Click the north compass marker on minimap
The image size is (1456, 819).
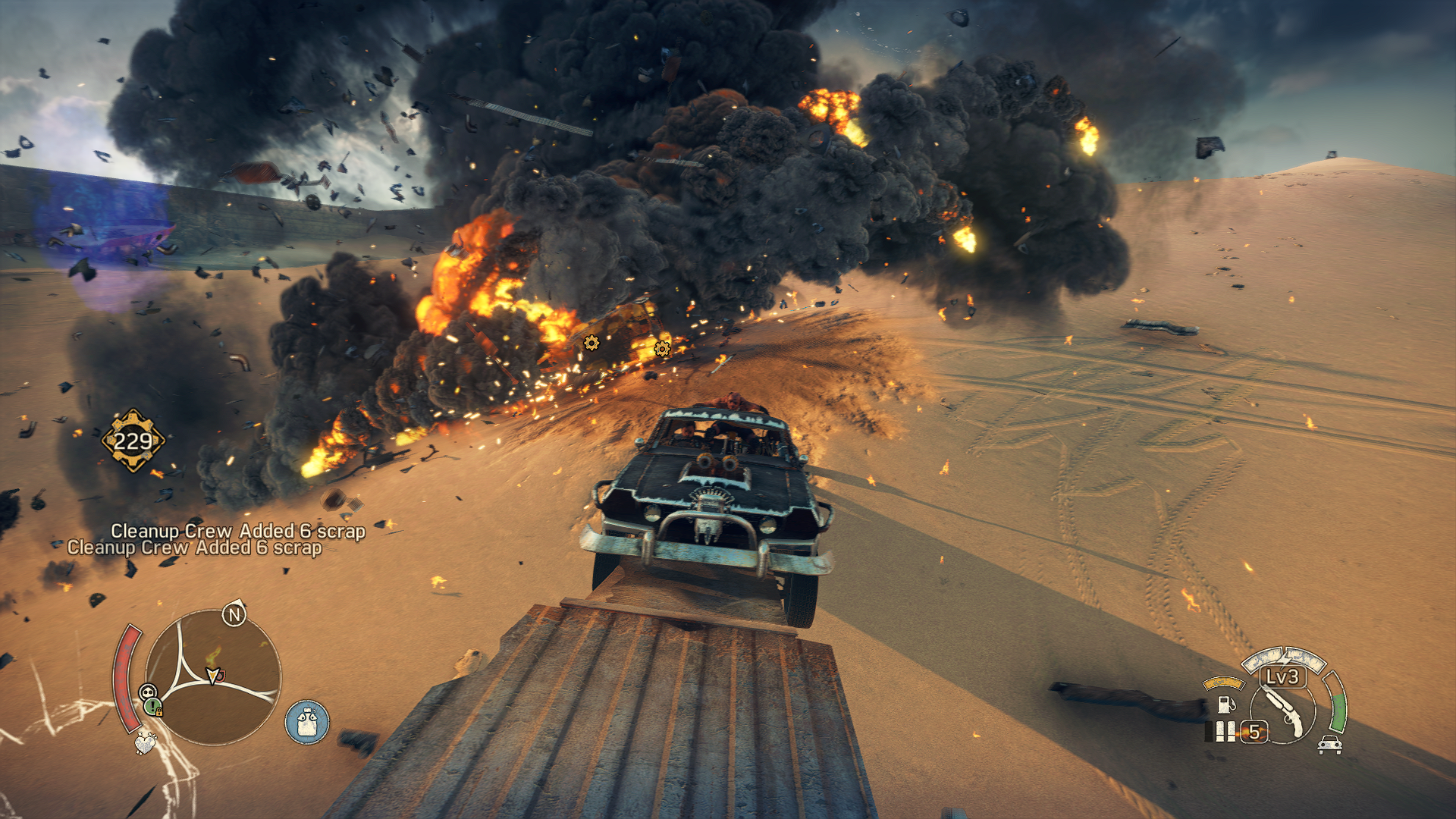point(234,615)
